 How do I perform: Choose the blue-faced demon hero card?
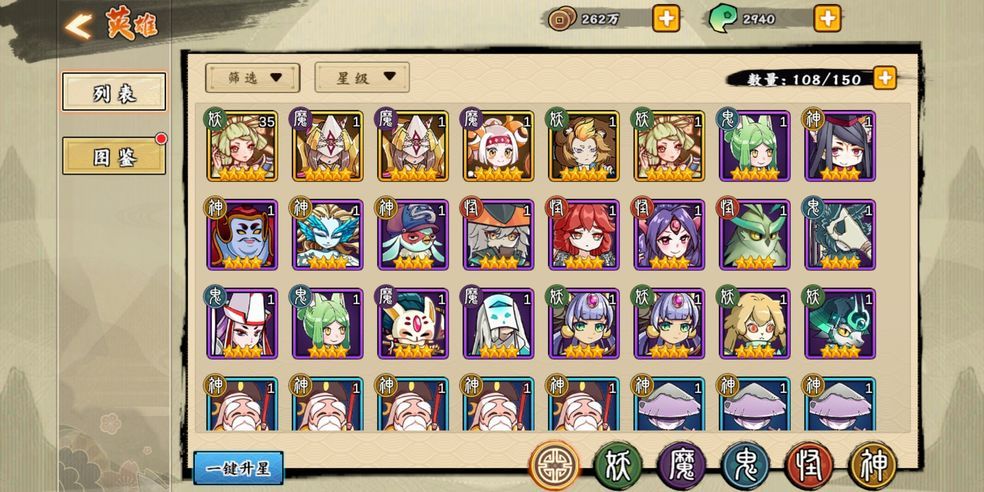point(243,235)
